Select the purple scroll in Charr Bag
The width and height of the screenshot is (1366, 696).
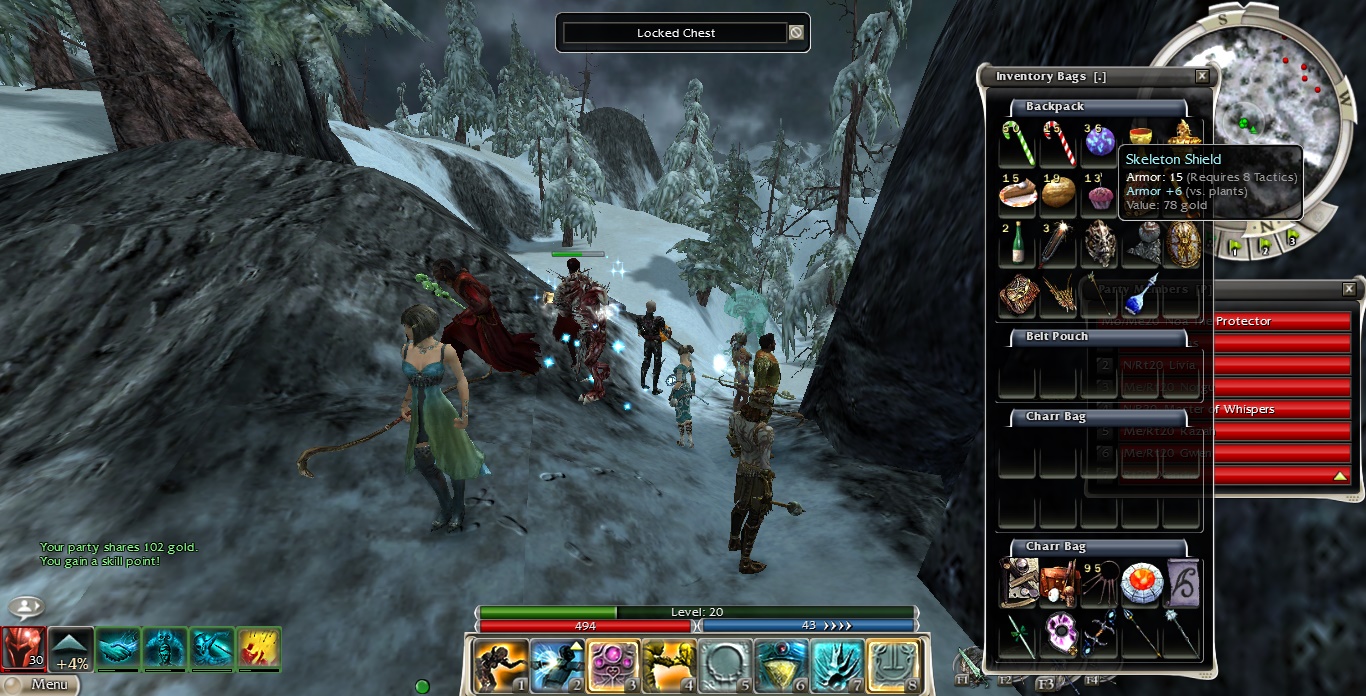(1182, 584)
